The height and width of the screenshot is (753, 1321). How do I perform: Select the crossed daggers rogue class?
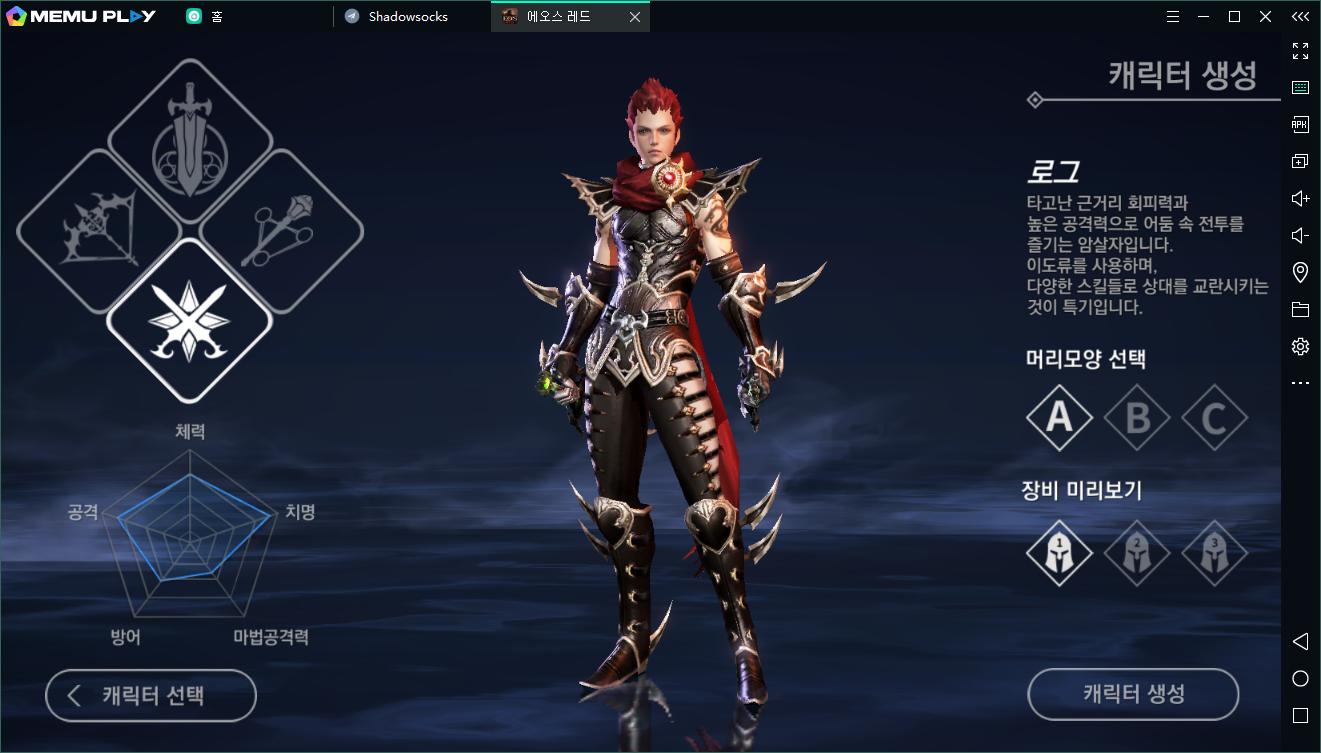click(x=189, y=320)
